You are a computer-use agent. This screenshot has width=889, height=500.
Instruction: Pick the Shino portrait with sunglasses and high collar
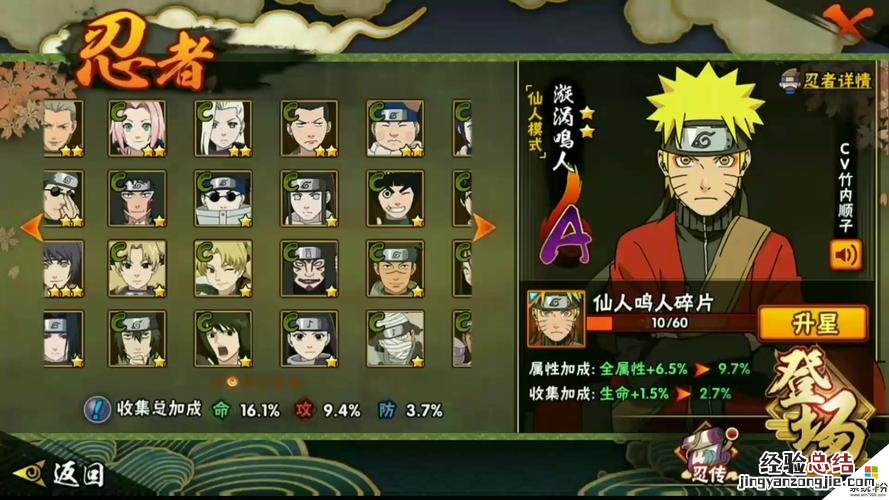[x=223, y=198]
